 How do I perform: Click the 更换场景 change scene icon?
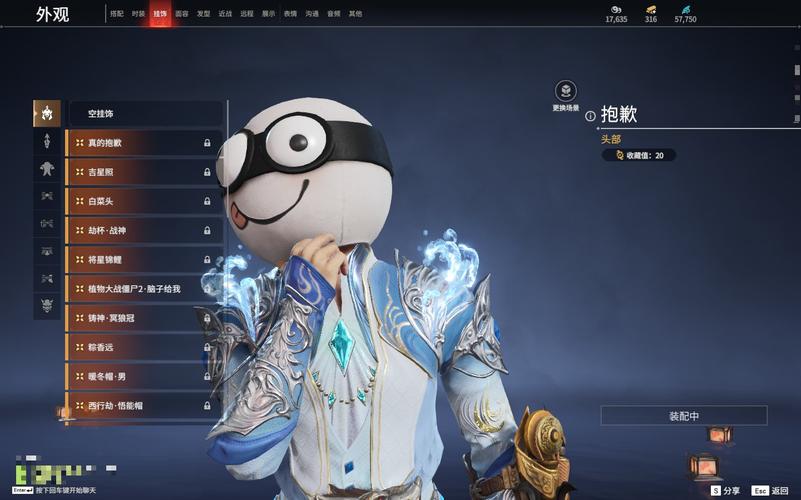pyautogui.click(x=566, y=91)
